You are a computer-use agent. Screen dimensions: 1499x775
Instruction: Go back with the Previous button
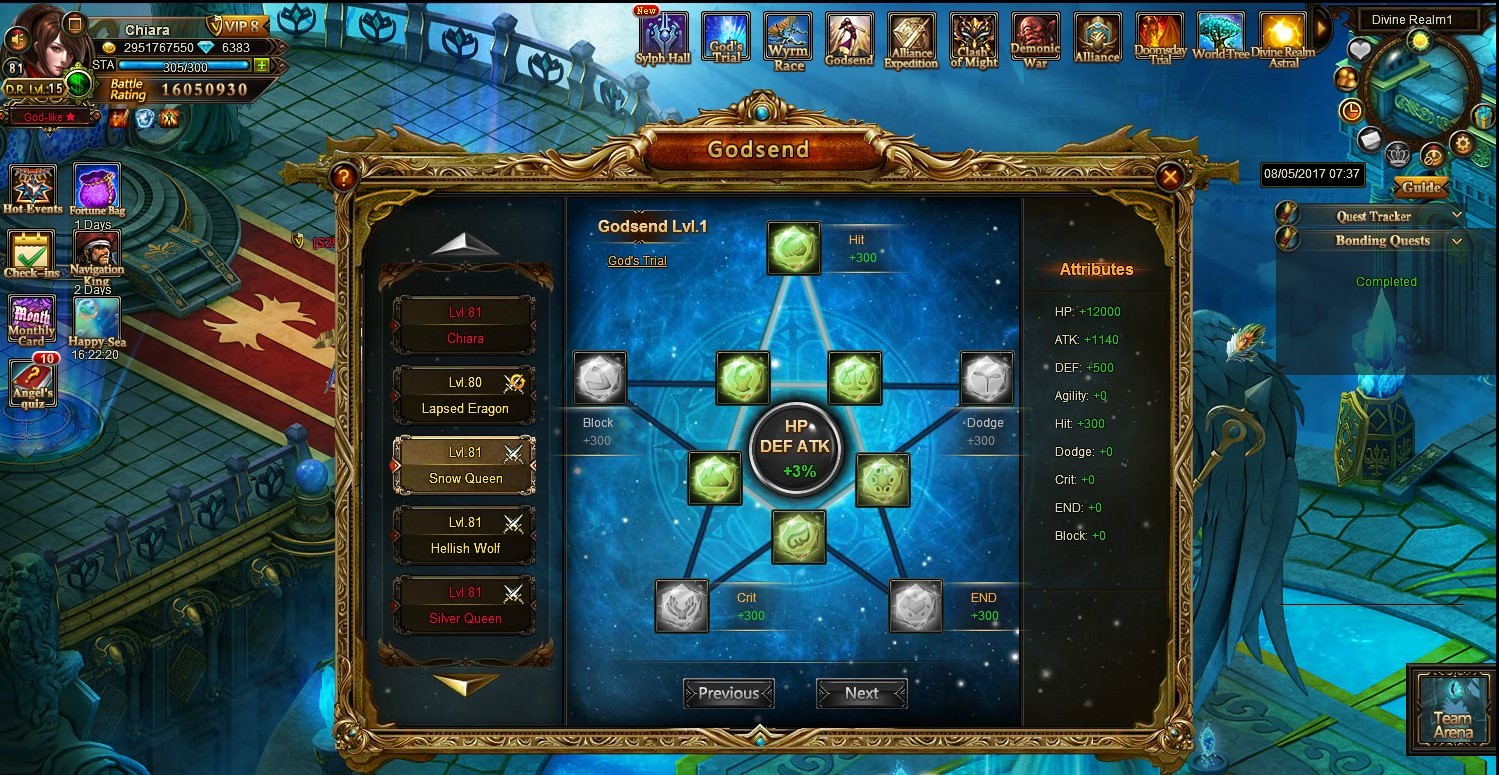(728, 693)
